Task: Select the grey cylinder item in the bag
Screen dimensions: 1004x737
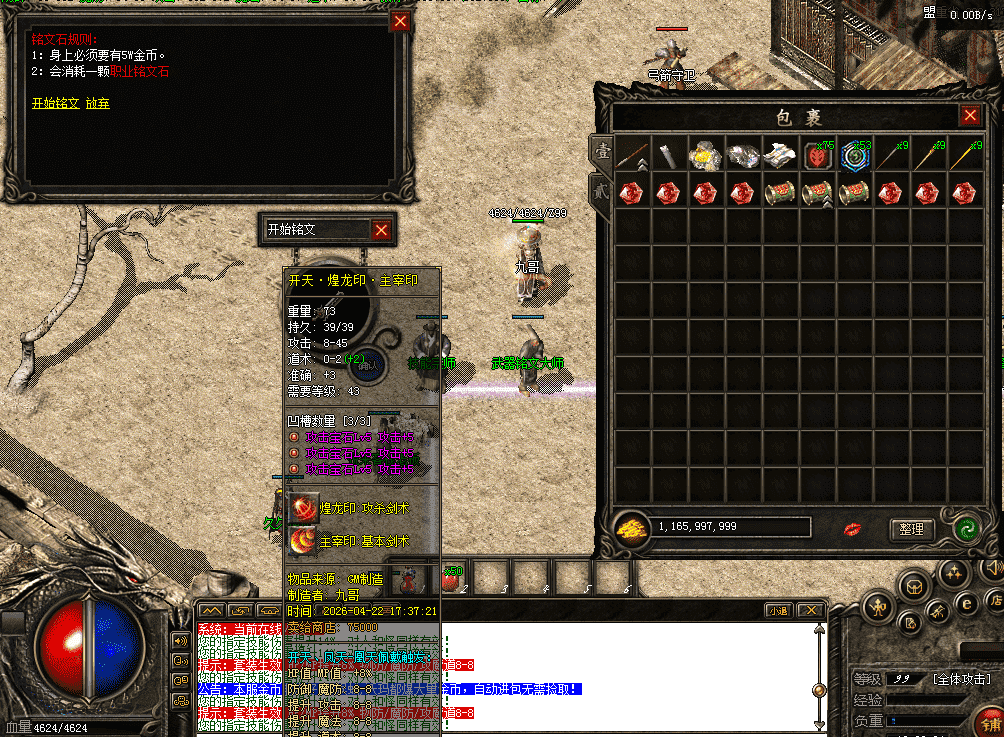Action: point(668,155)
